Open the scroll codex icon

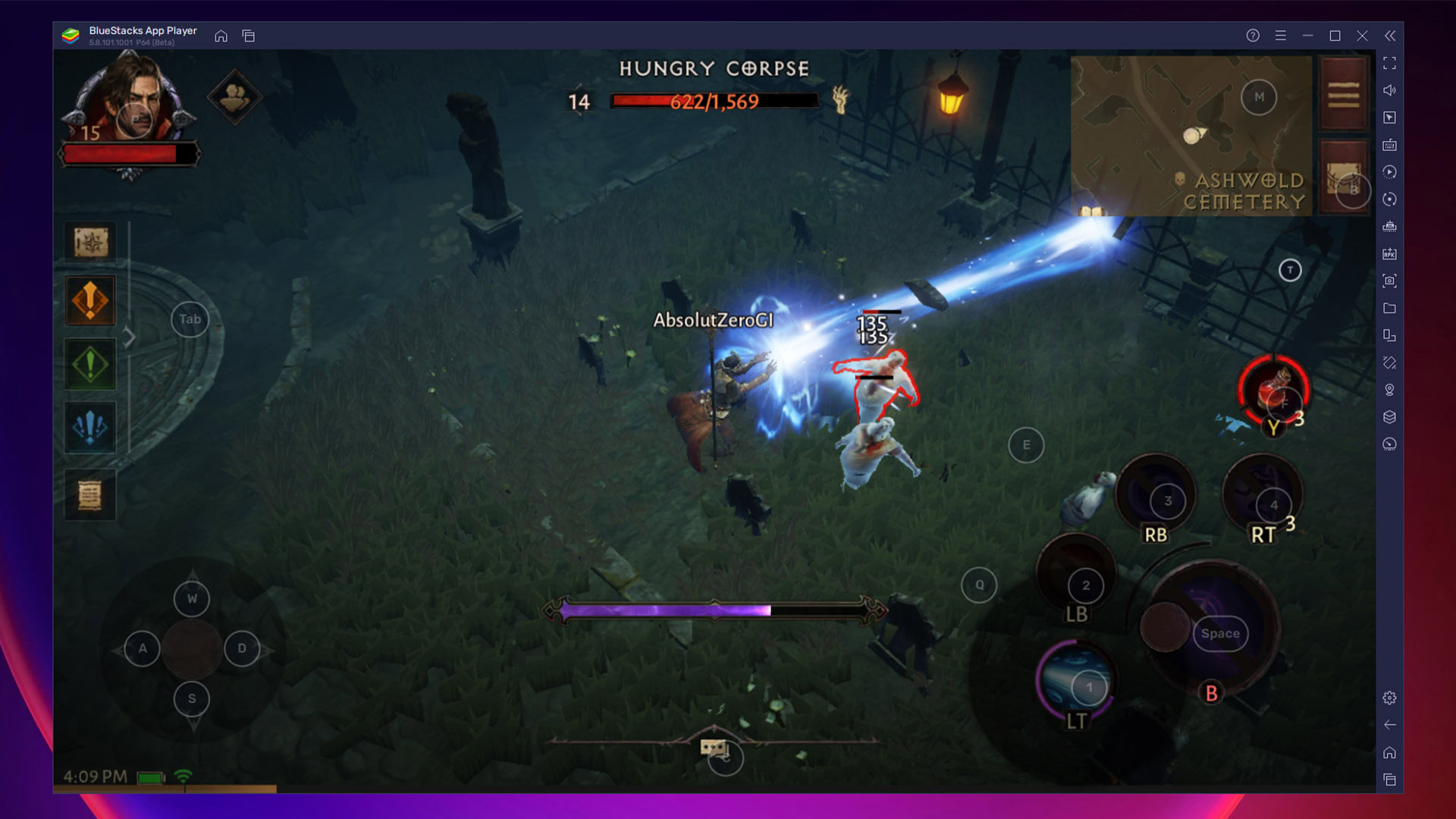pos(90,496)
